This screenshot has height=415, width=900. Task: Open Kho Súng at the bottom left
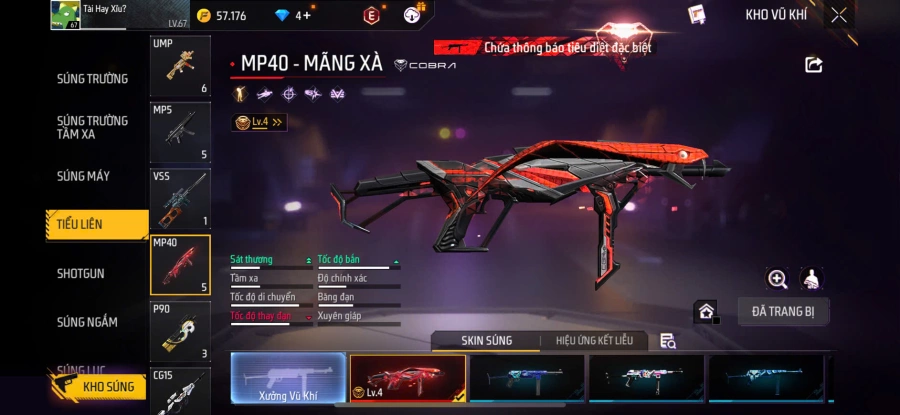tap(100, 386)
